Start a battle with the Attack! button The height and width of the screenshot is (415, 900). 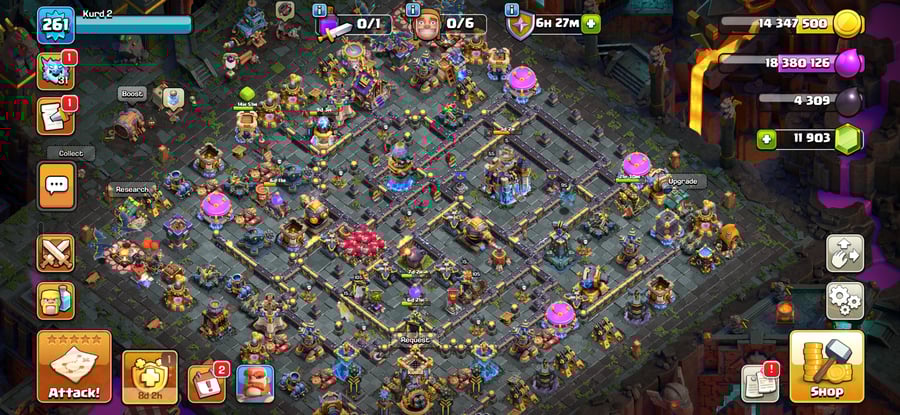[x=73, y=366]
